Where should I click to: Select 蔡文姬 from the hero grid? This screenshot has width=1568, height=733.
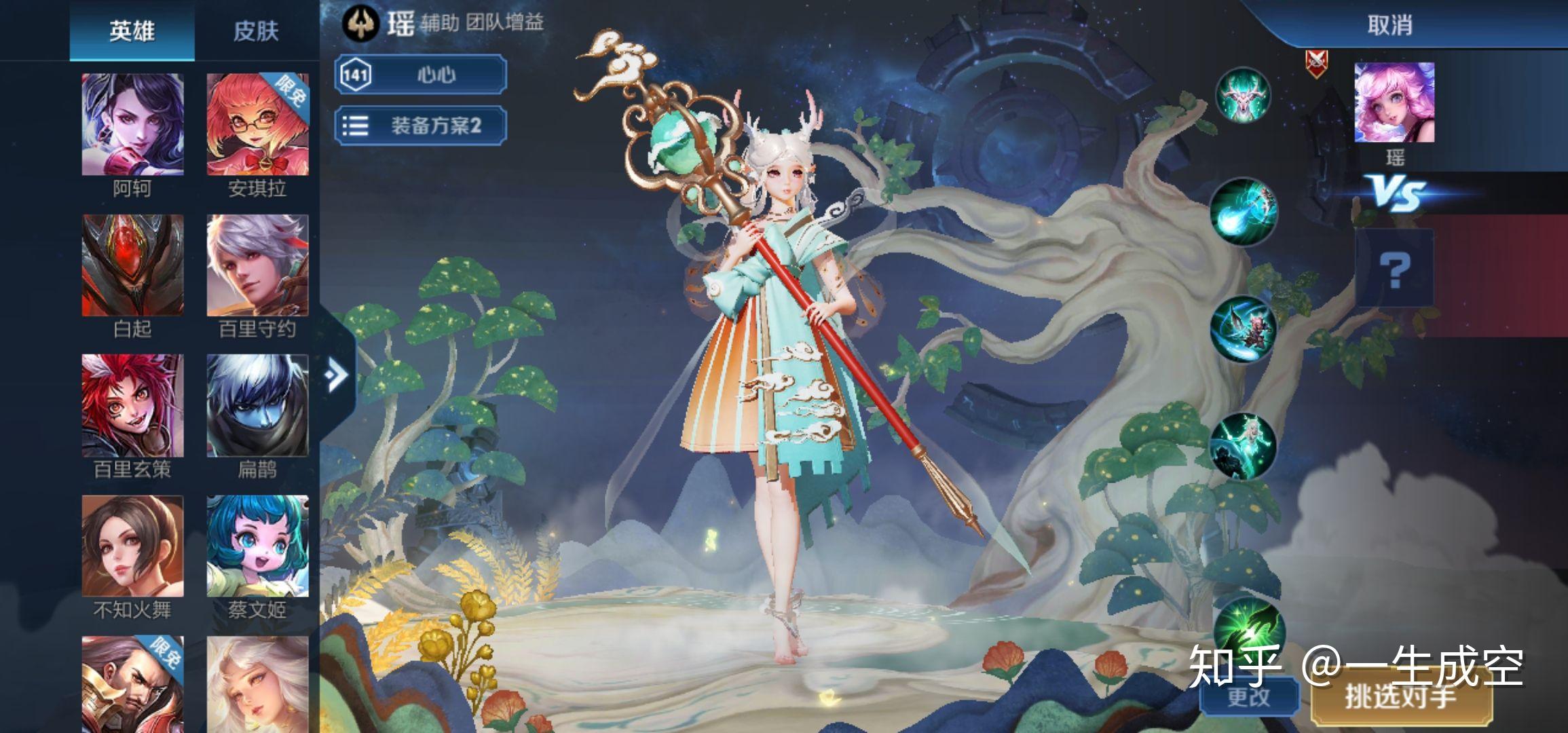[x=257, y=546]
